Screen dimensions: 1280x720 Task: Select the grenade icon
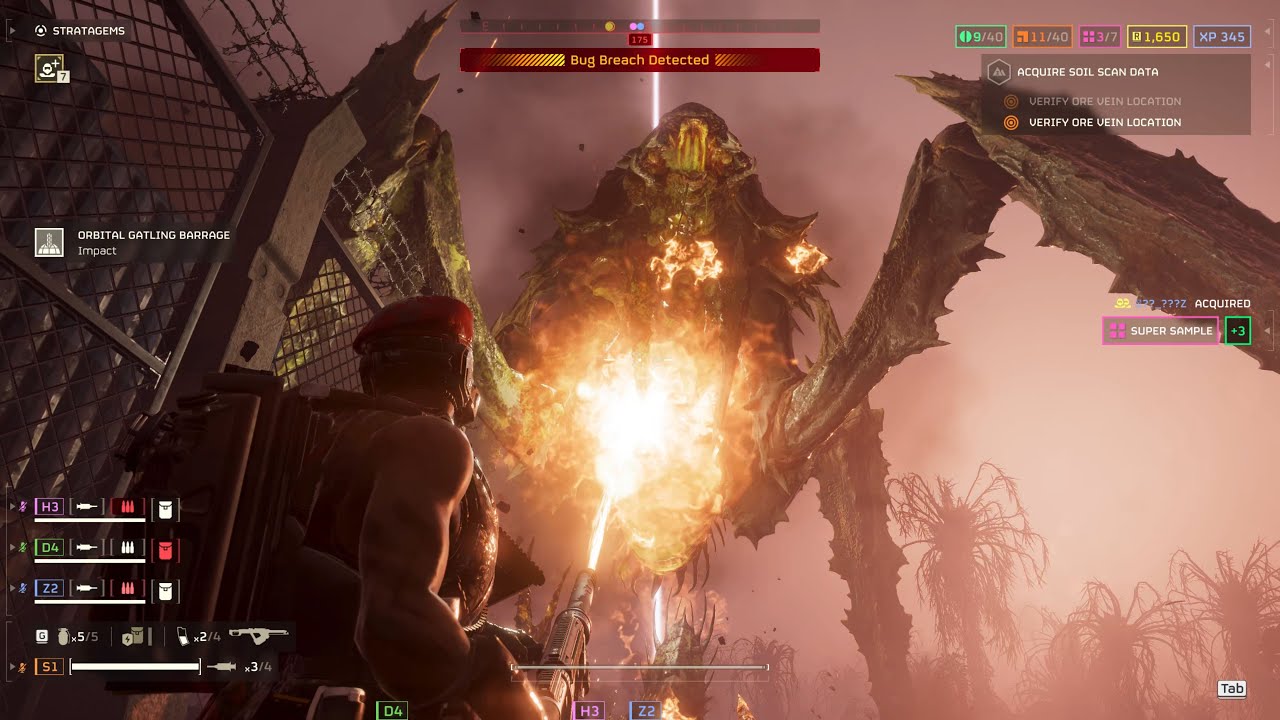click(65, 636)
